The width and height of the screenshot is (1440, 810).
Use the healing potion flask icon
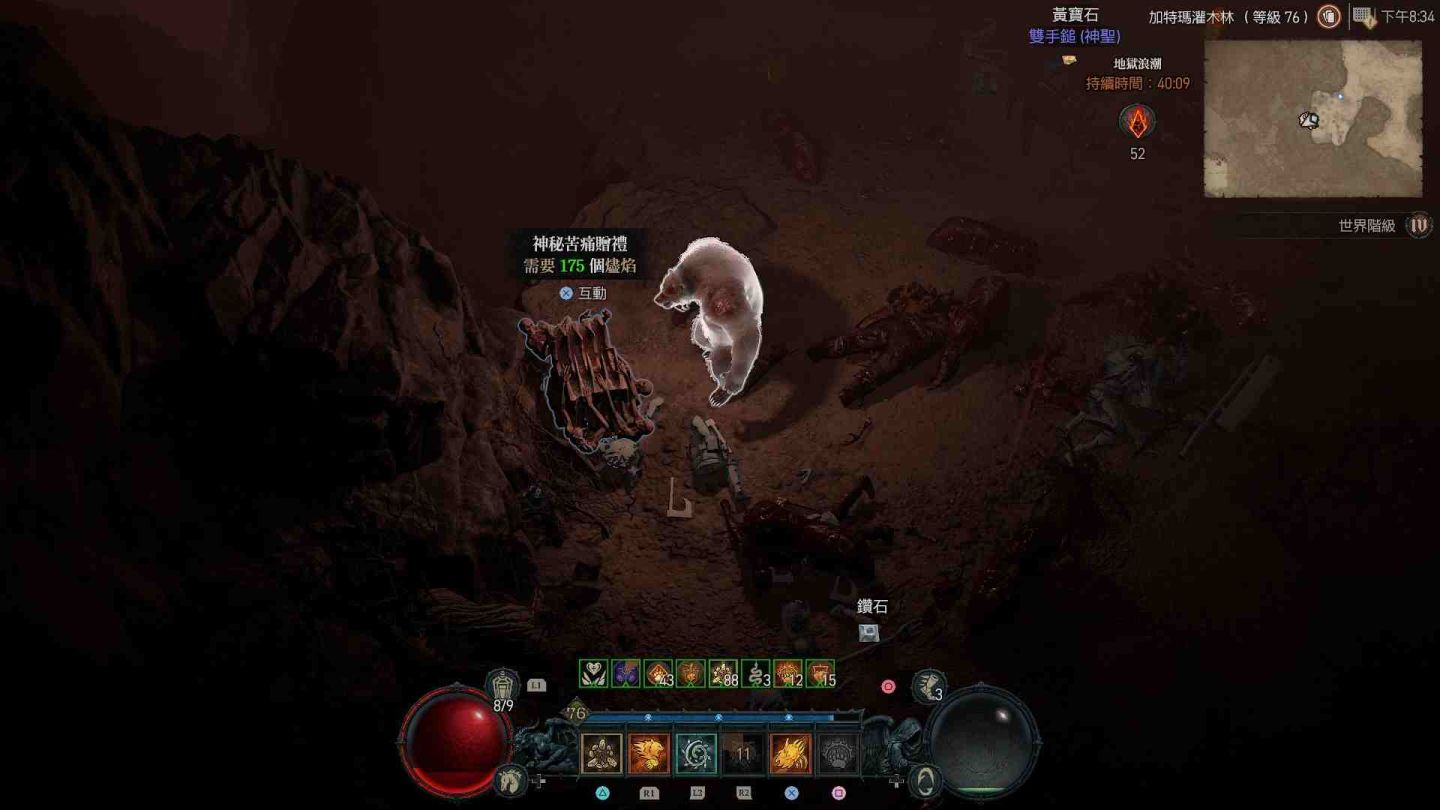pyautogui.click(x=503, y=686)
